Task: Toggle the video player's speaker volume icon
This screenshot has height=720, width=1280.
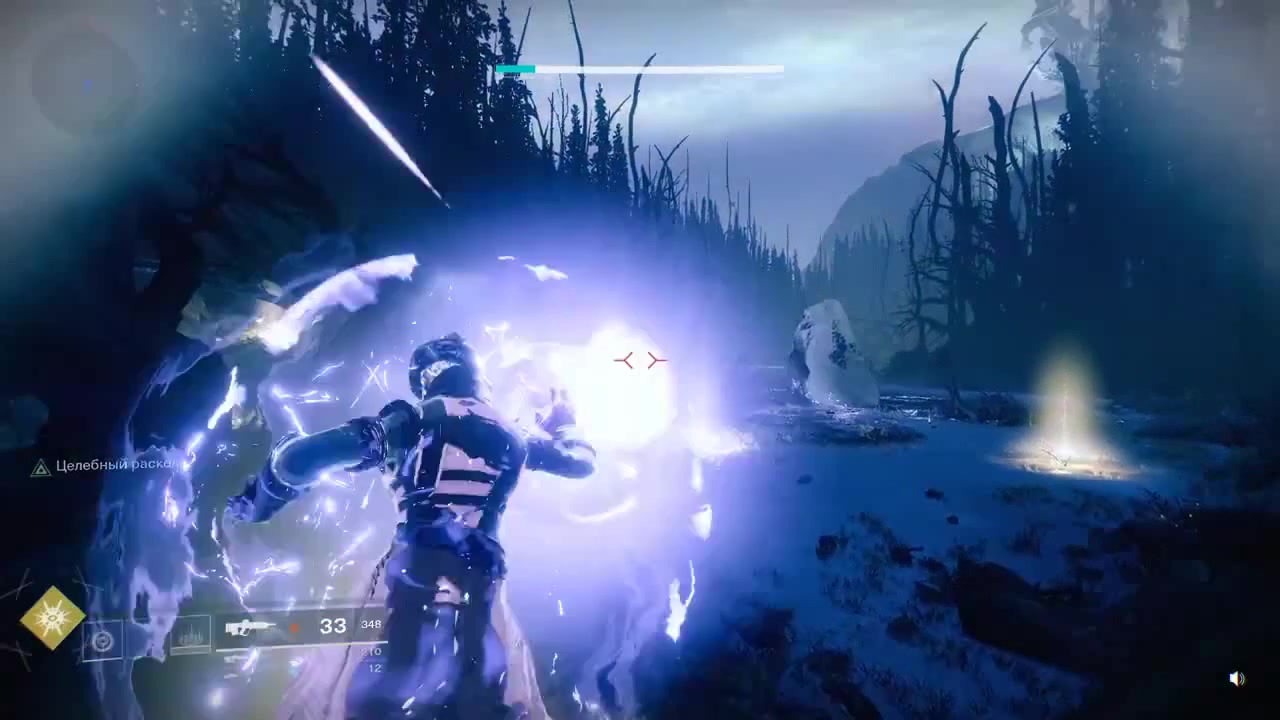Action: click(x=1237, y=679)
